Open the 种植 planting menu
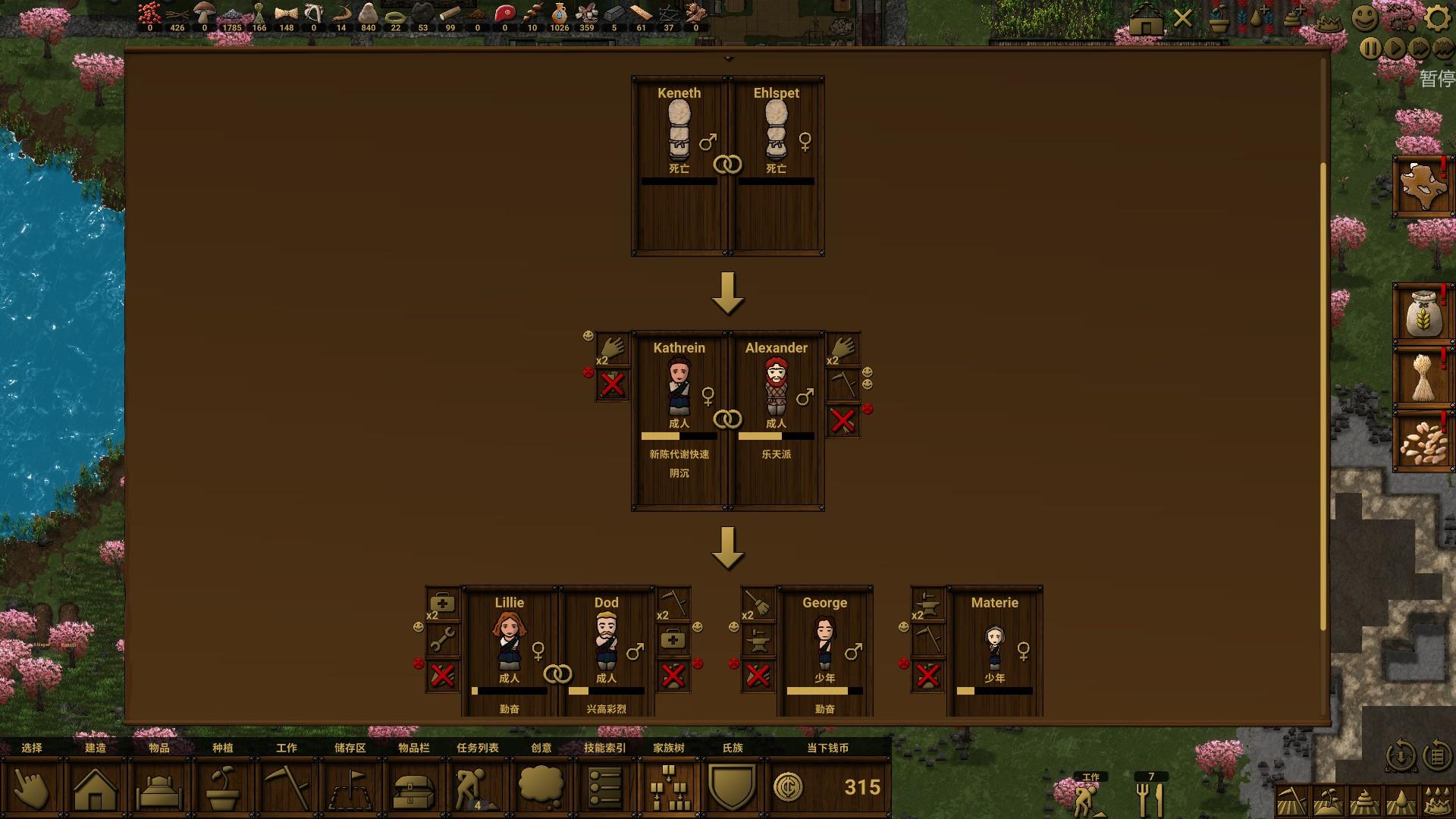 click(222, 788)
